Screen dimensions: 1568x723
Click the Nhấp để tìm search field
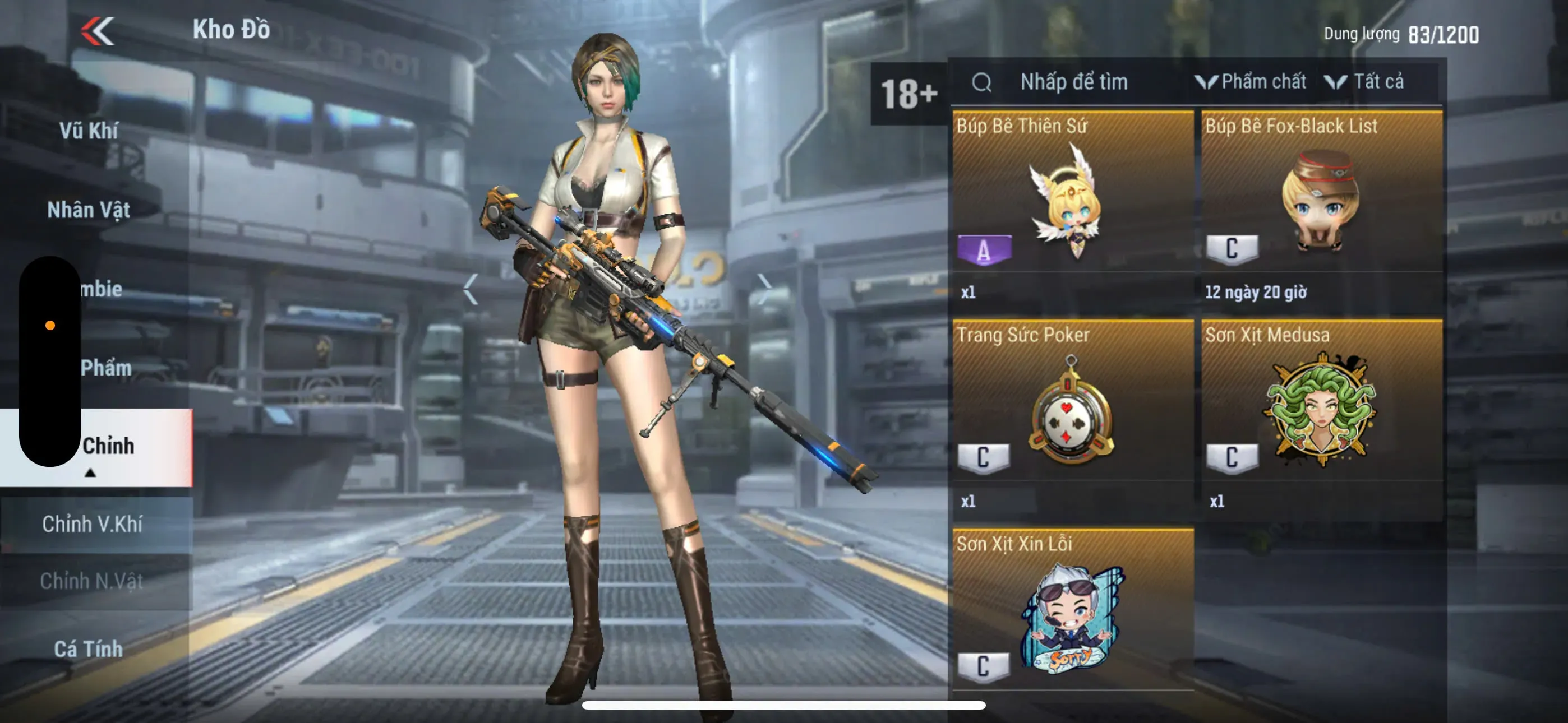[1073, 82]
